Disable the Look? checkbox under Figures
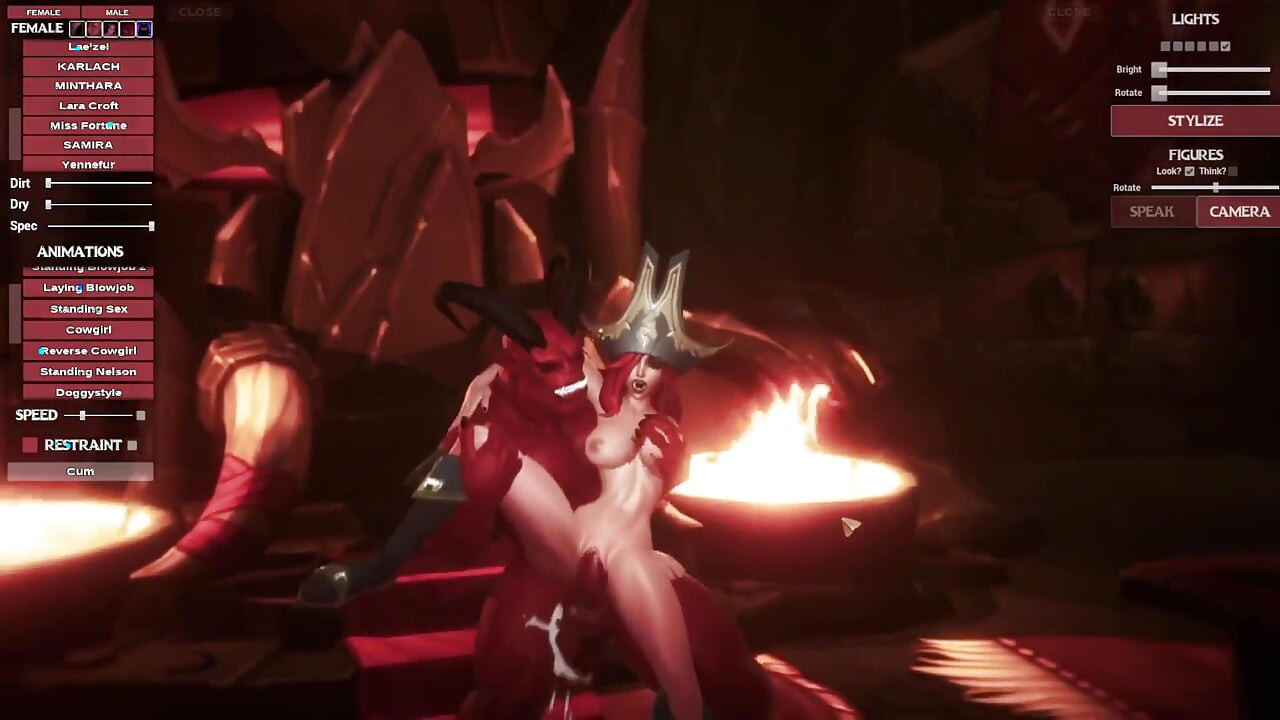 tap(1188, 171)
